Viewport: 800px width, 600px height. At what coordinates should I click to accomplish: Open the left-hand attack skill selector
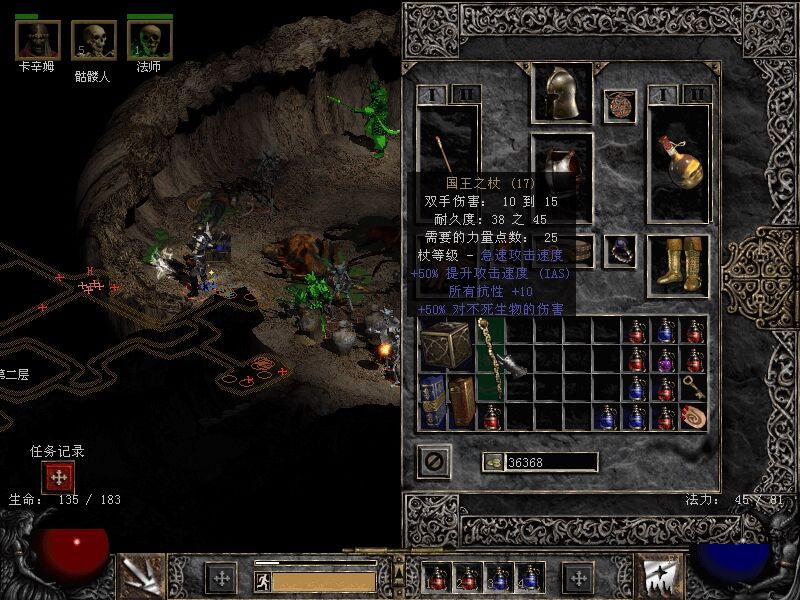[x=141, y=575]
